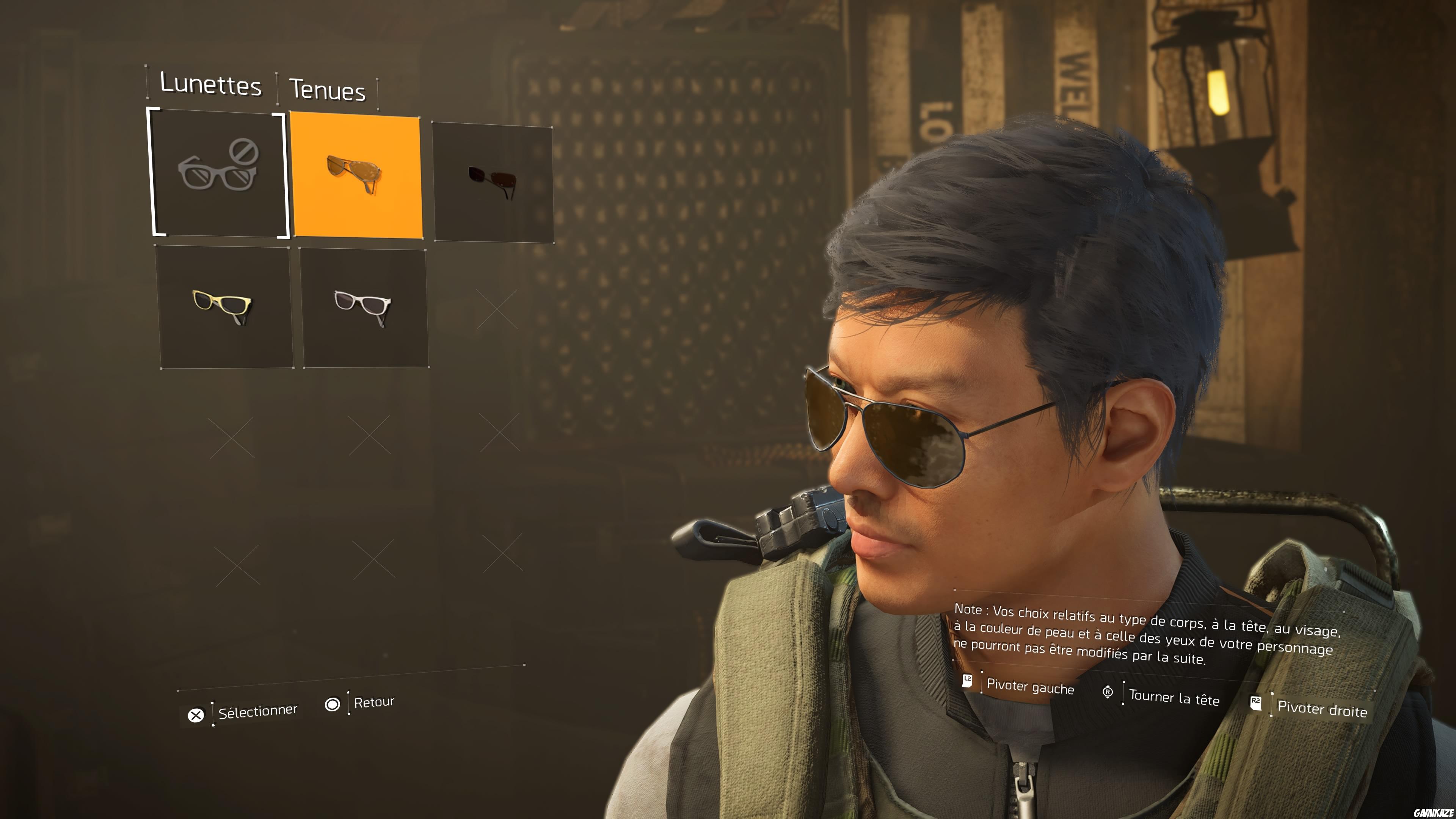The height and width of the screenshot is (819, 1456).
Task: Click Sélectionner to confirm choice
Action: click(x=259, y=711)
